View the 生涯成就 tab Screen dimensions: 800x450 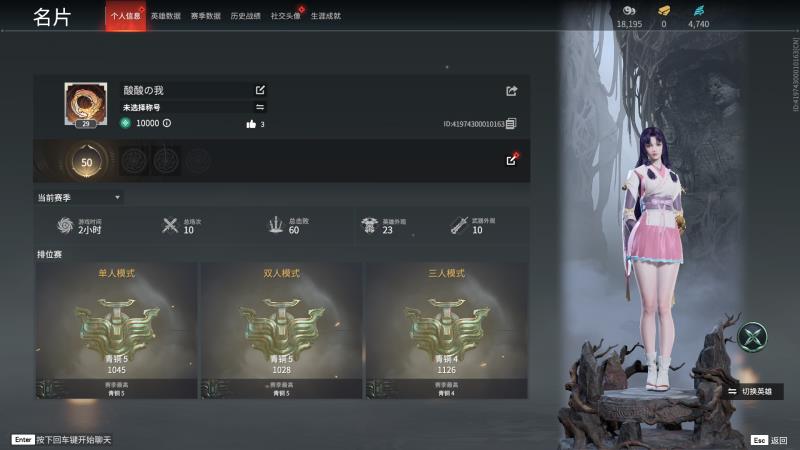[x=325, y=16]
